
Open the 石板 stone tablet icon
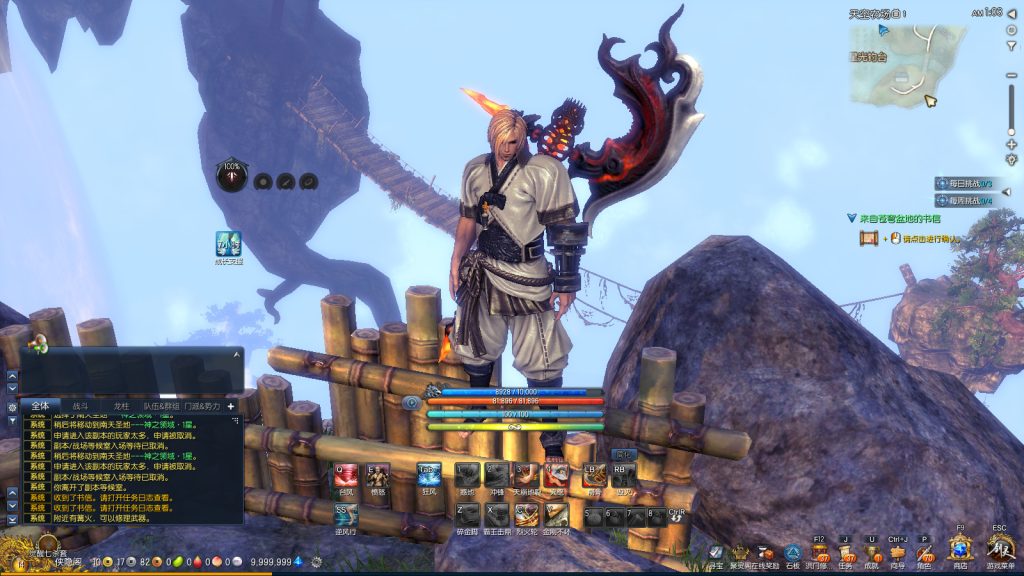coord(792,552)
